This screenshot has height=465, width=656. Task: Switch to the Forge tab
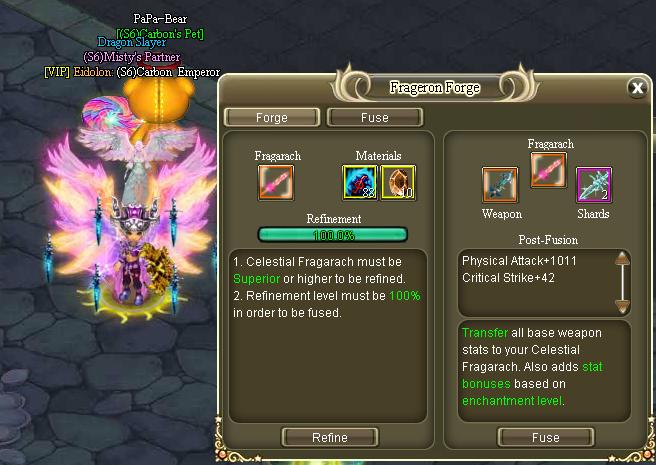271,117
